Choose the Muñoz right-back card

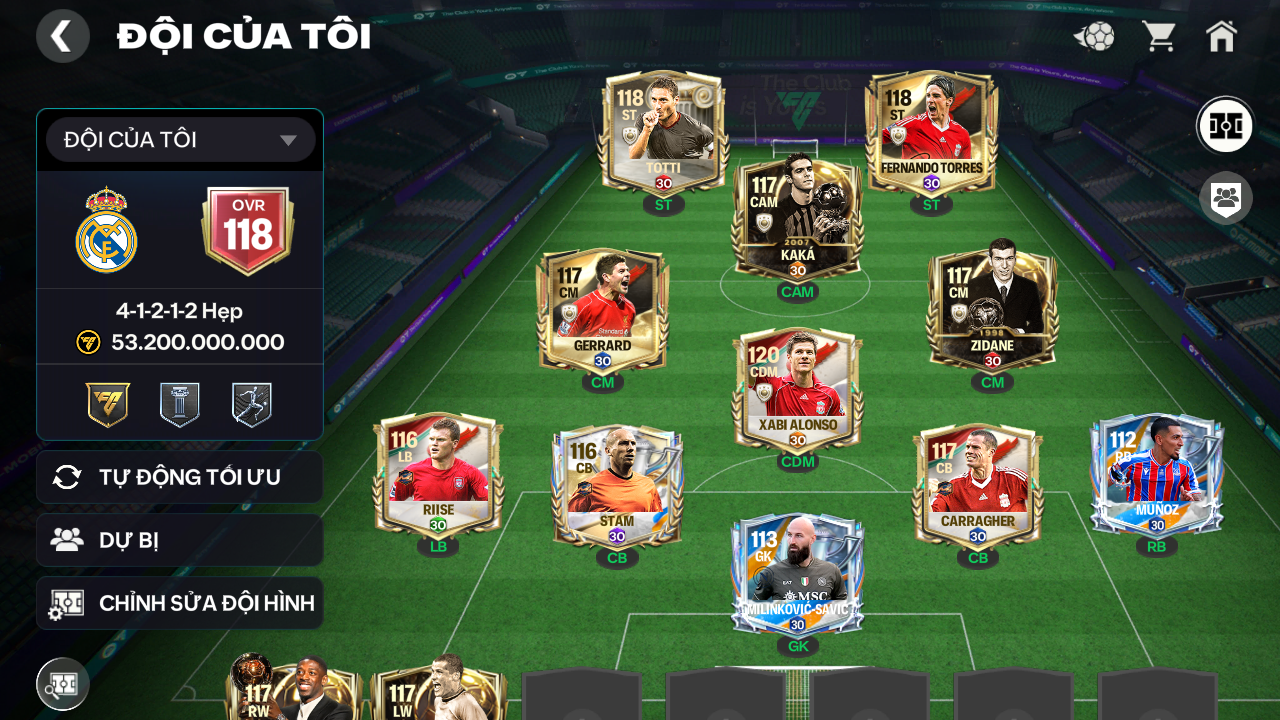pyautogui.click(x=1156, y=475)
